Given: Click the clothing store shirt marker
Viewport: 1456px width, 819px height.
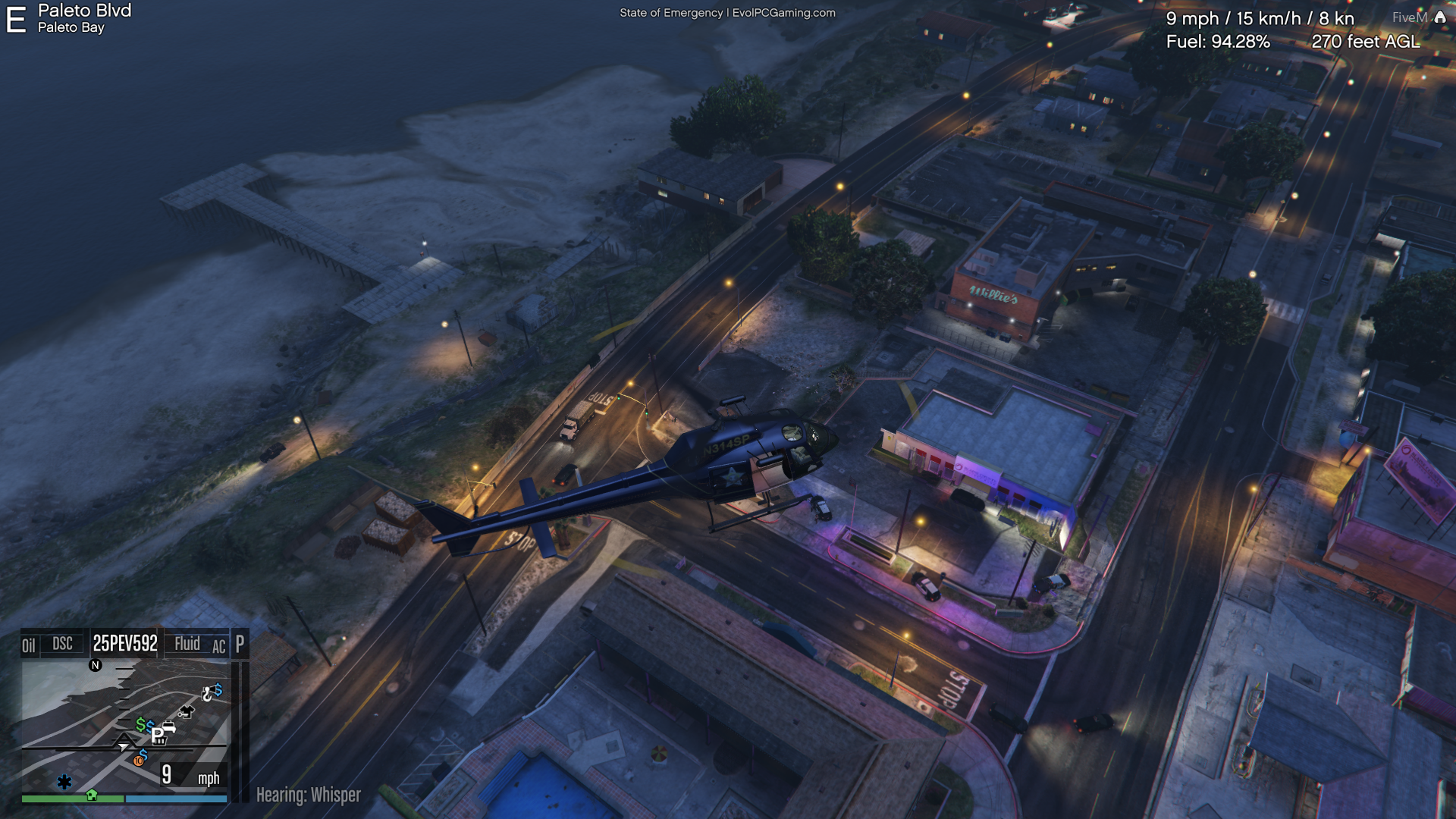Looking at the screenshot, I should (x=186, y=711).
